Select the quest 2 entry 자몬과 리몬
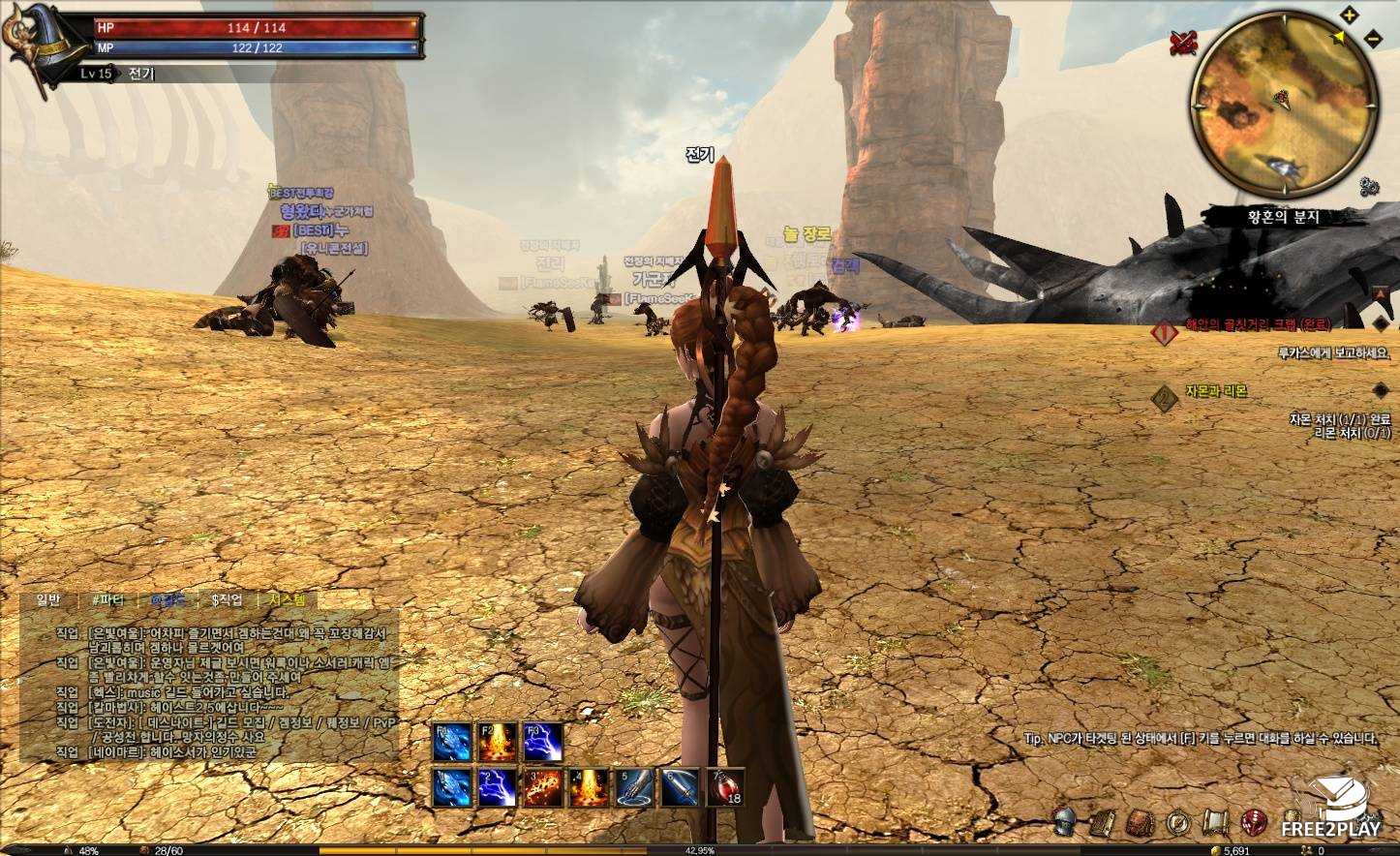 click(x=1216, y=392)
